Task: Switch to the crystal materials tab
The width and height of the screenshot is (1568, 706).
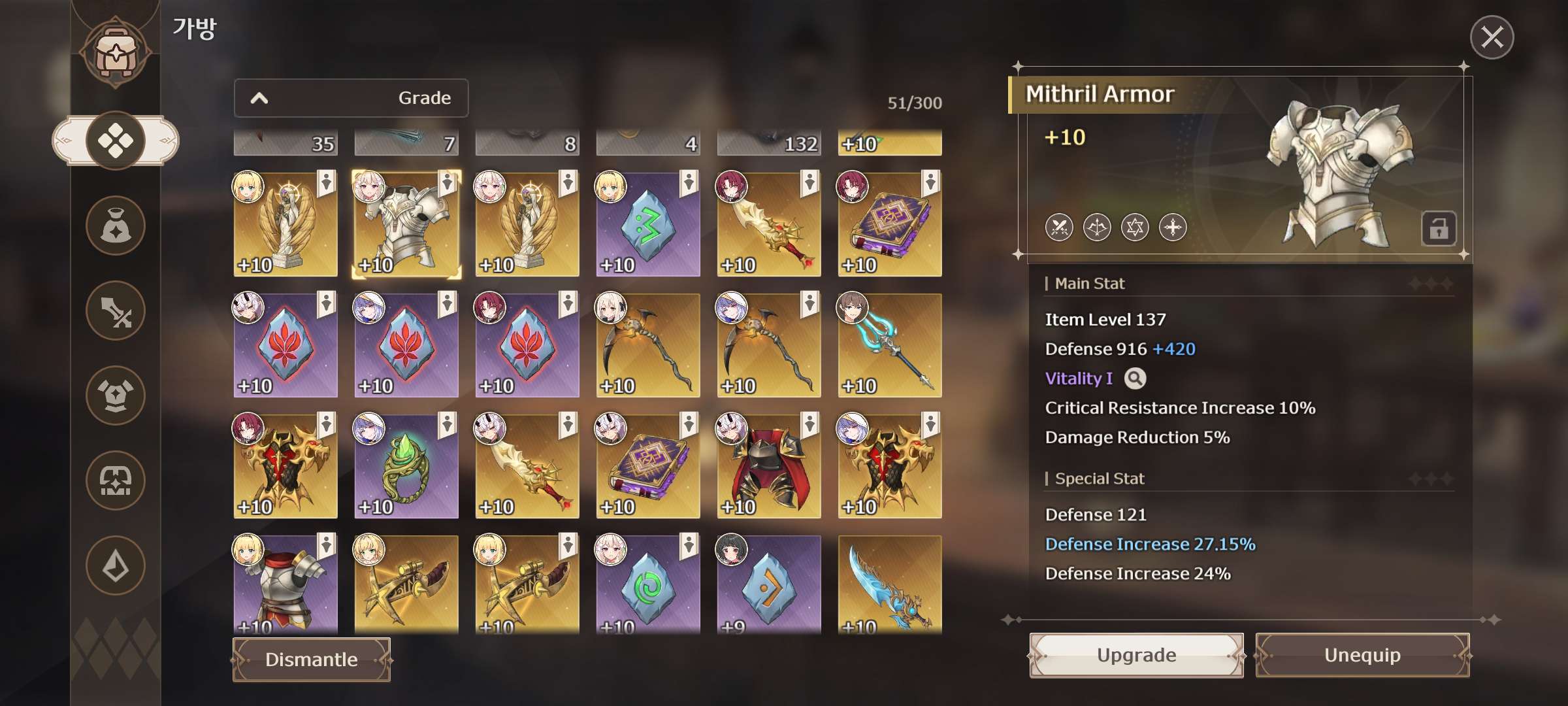Action: [x=116, y=565]
